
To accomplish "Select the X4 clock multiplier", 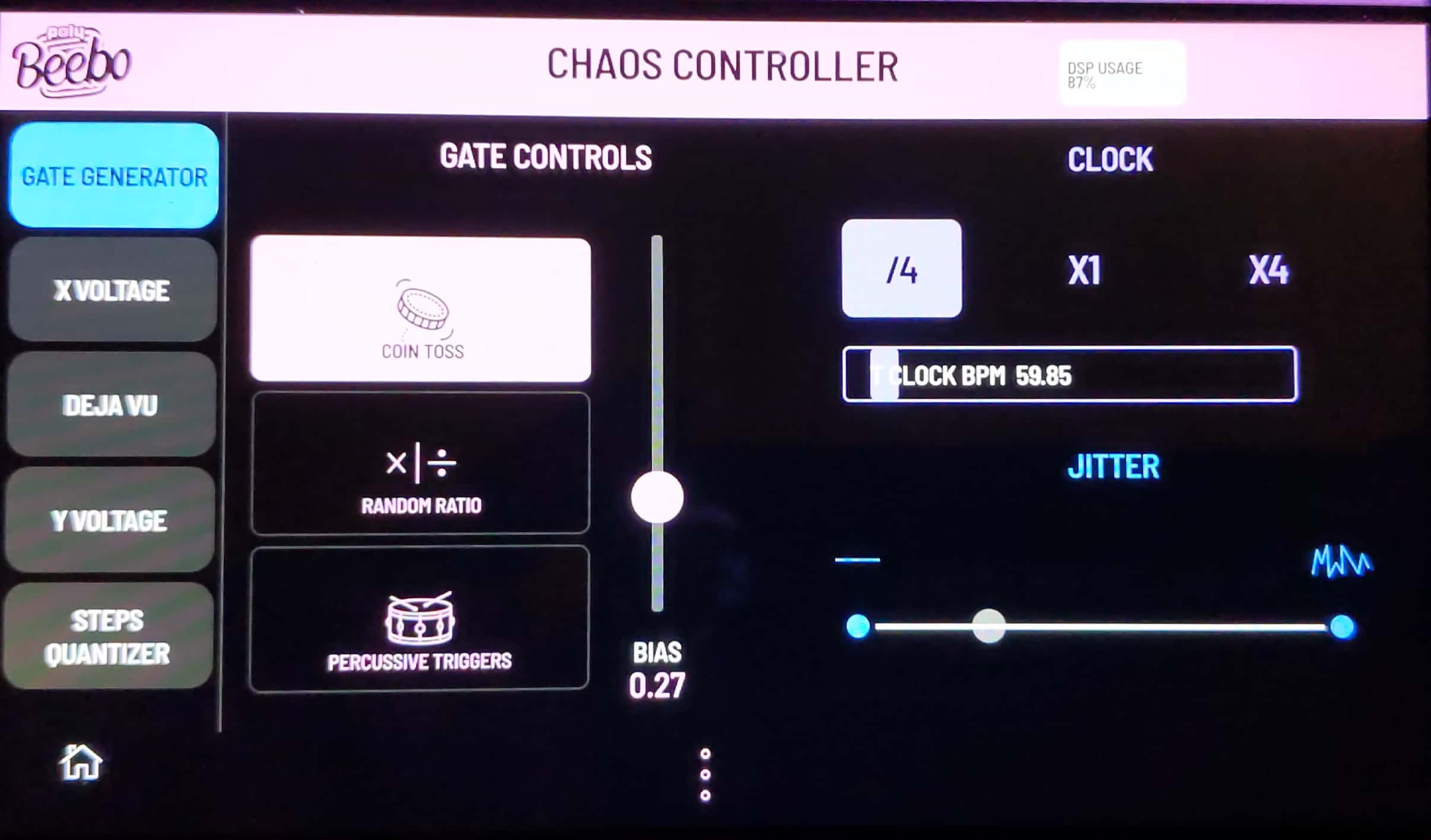I will [1268, 271].
